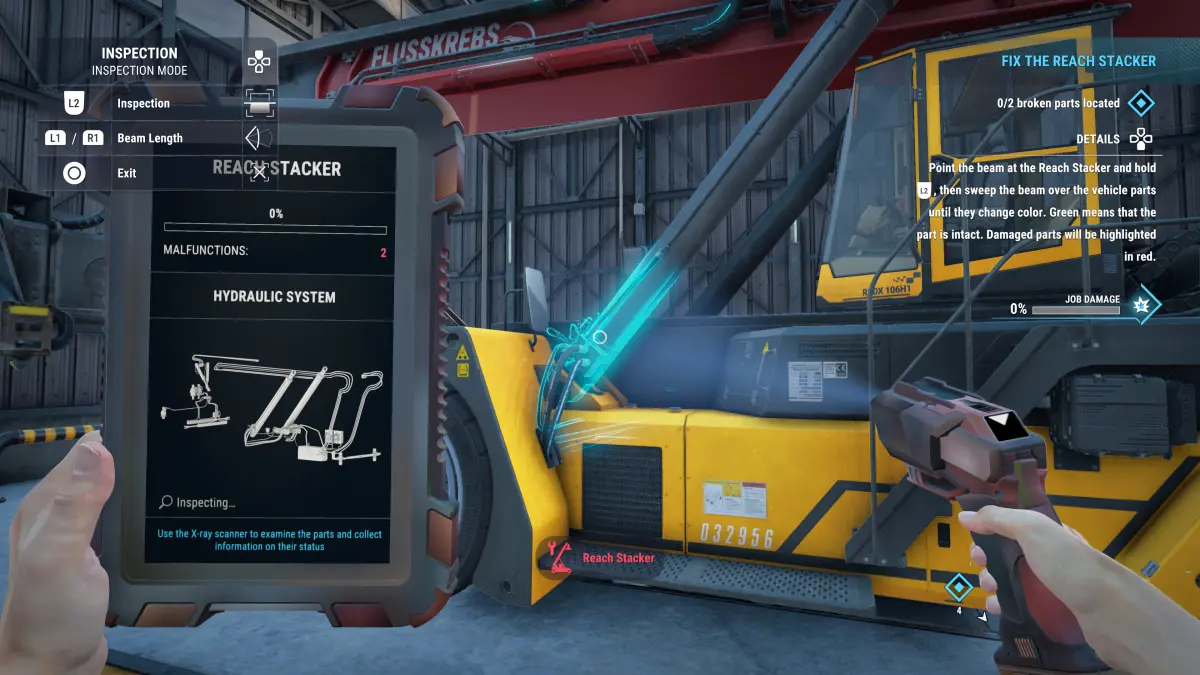Open the hydraulic system diagram on the tablet

(x=270, y=412)
